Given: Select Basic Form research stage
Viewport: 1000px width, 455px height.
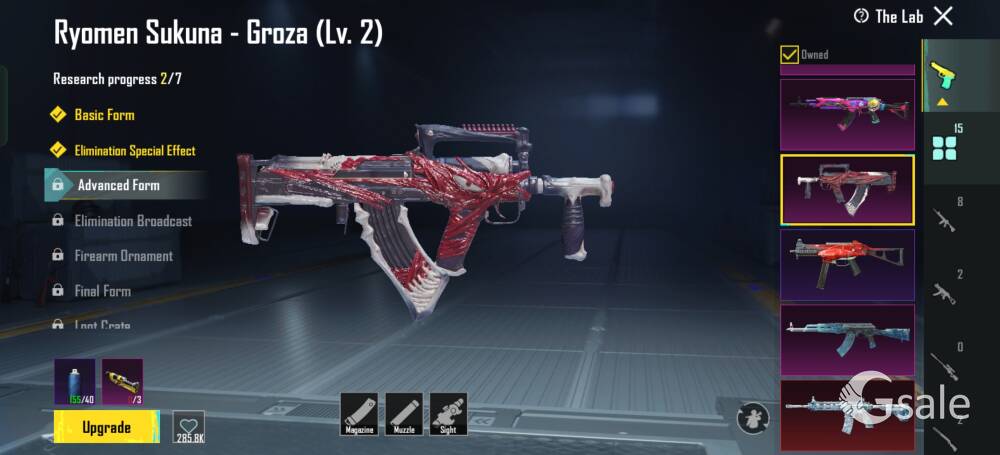Looking at the screenshot, I should tap(104, 115).
